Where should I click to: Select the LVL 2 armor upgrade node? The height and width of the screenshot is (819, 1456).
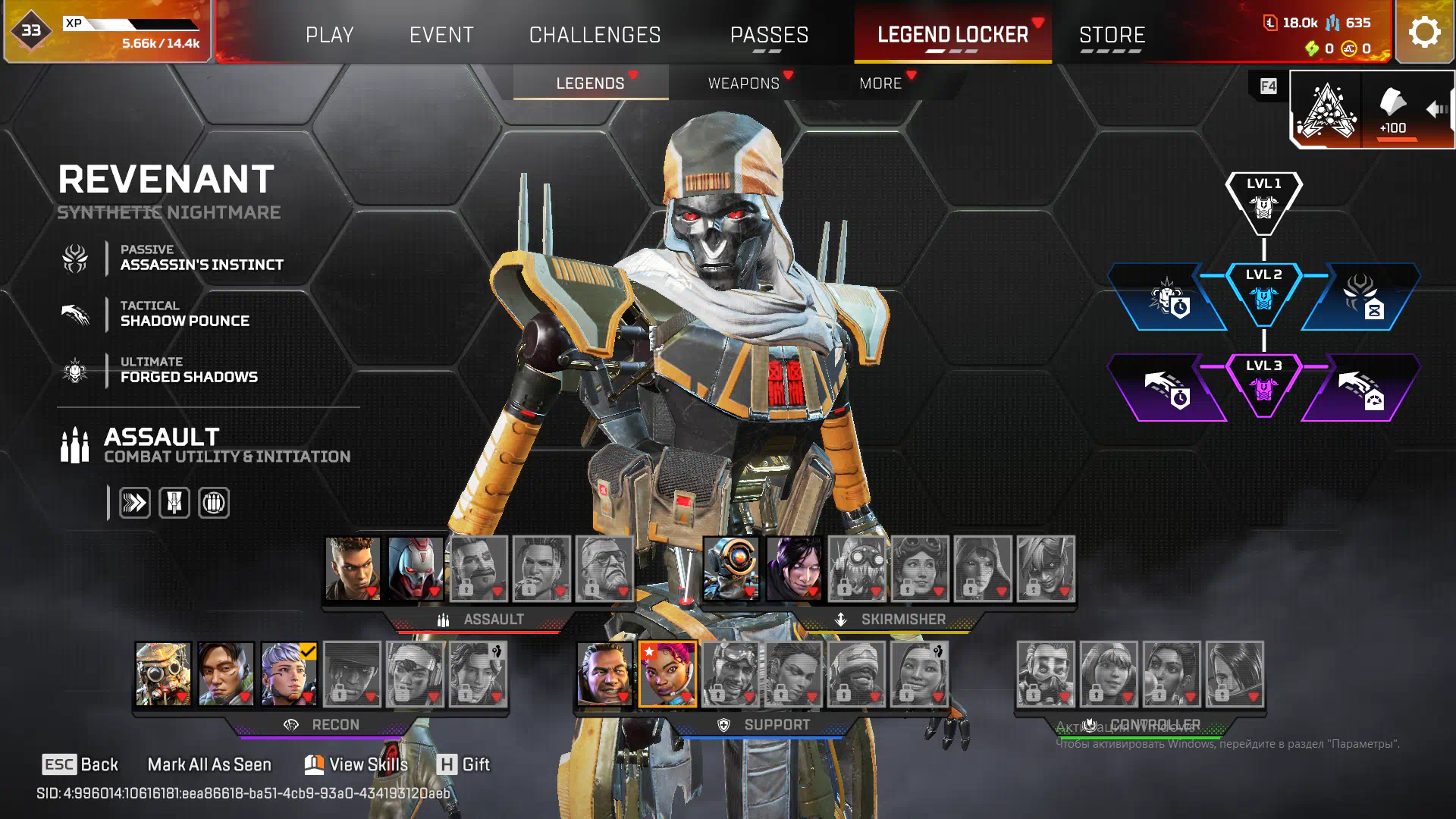(1263, 294)
